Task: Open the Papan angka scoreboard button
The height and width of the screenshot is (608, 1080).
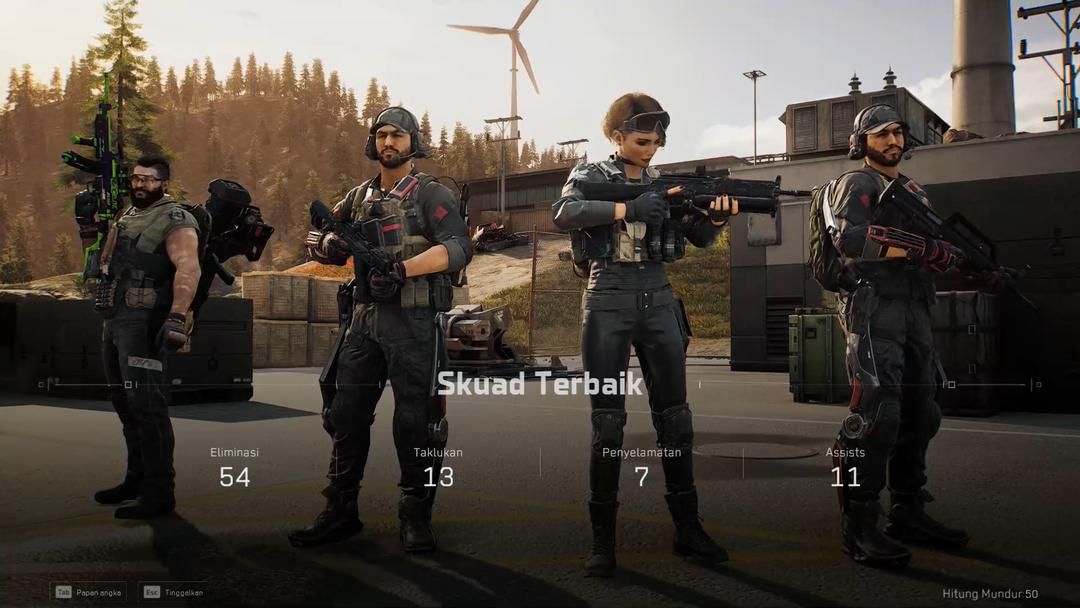Action: (90, 592)
